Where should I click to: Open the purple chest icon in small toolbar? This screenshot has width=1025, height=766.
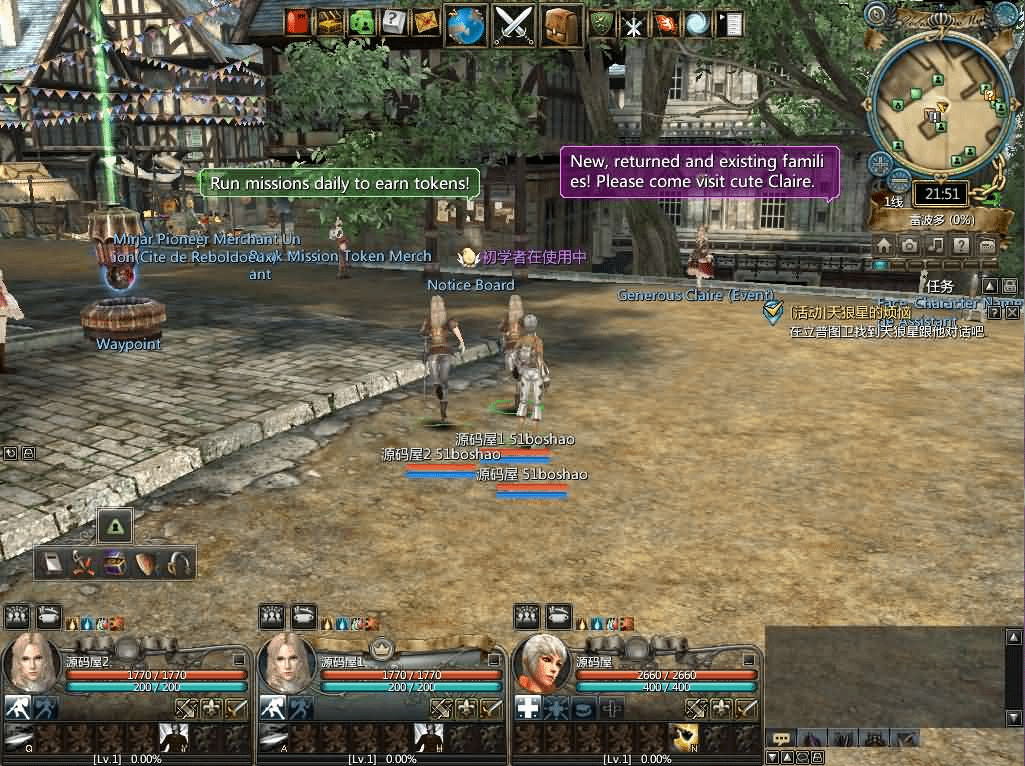coord(115,564)
